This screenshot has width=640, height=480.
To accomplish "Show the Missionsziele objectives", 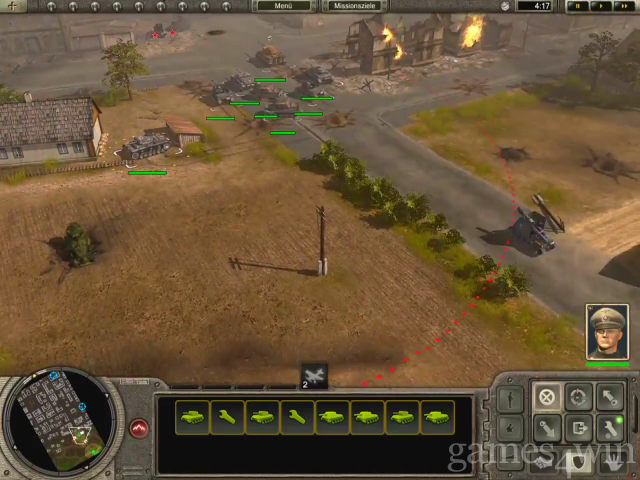I will point(354,6).
